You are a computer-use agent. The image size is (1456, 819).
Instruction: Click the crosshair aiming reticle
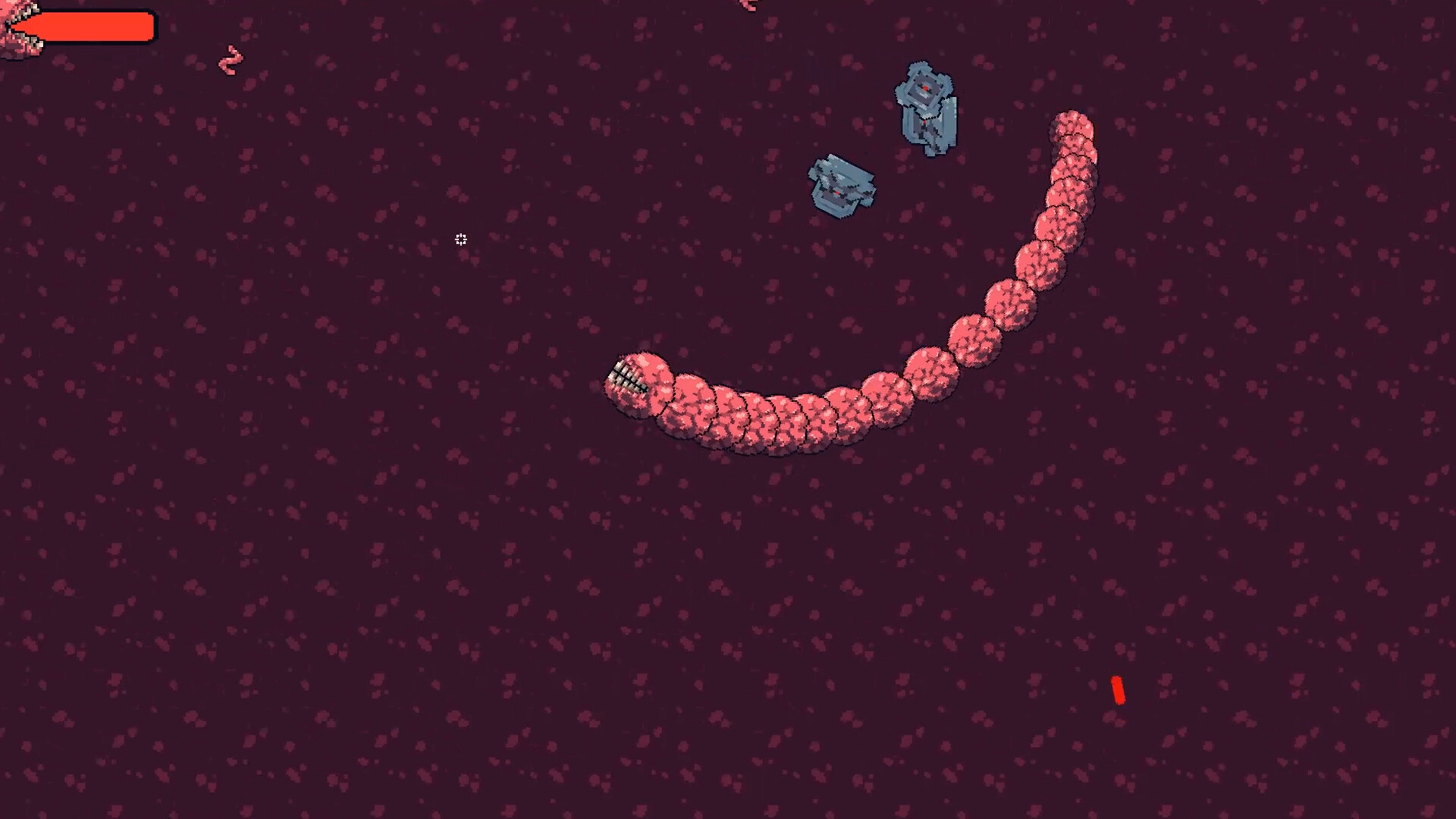point(460,240)
